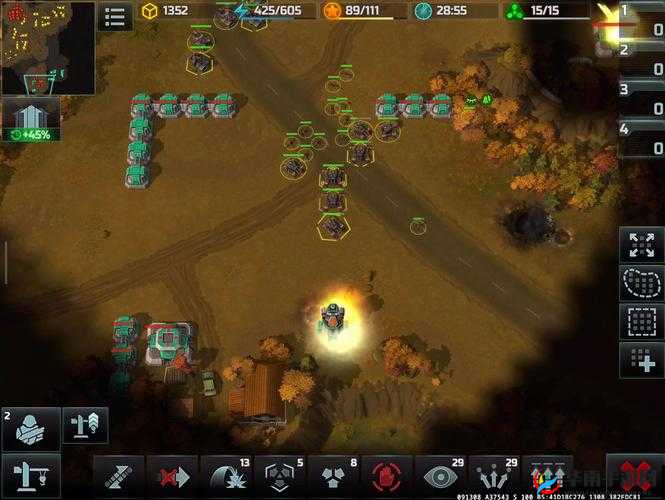The image size is (665, 500).
Task: Choose the lasso selection tool
Action: pyautogui.click(x=641, y=283)
